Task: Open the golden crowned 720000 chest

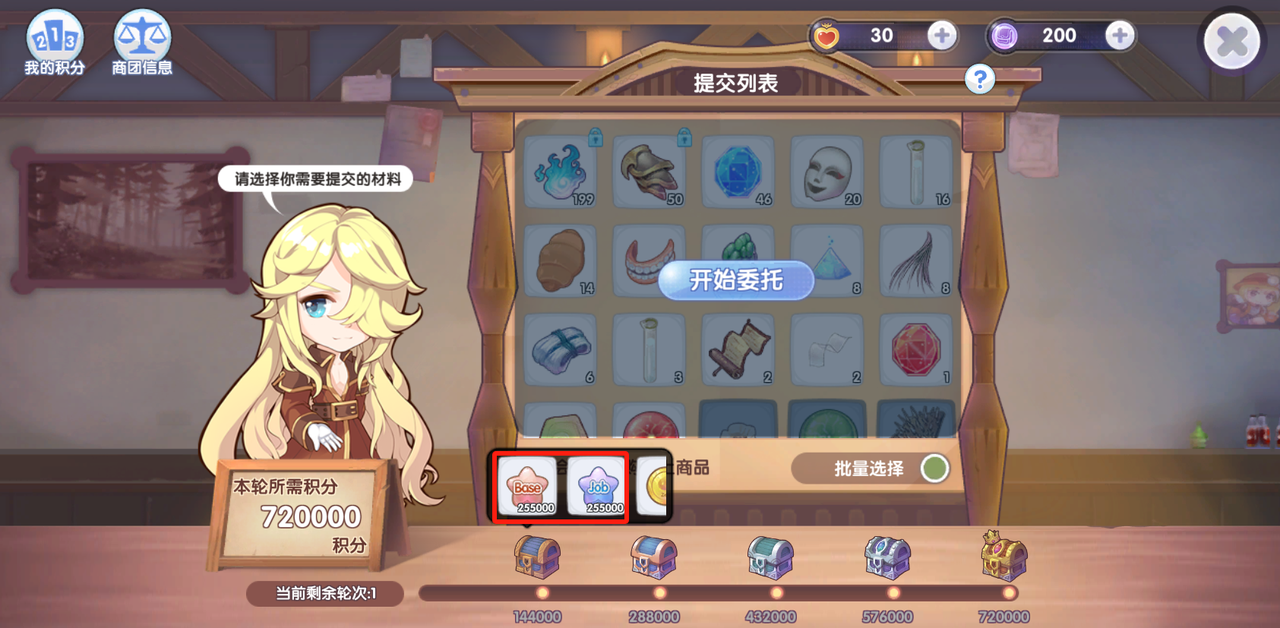Action: pos(1004,554)
